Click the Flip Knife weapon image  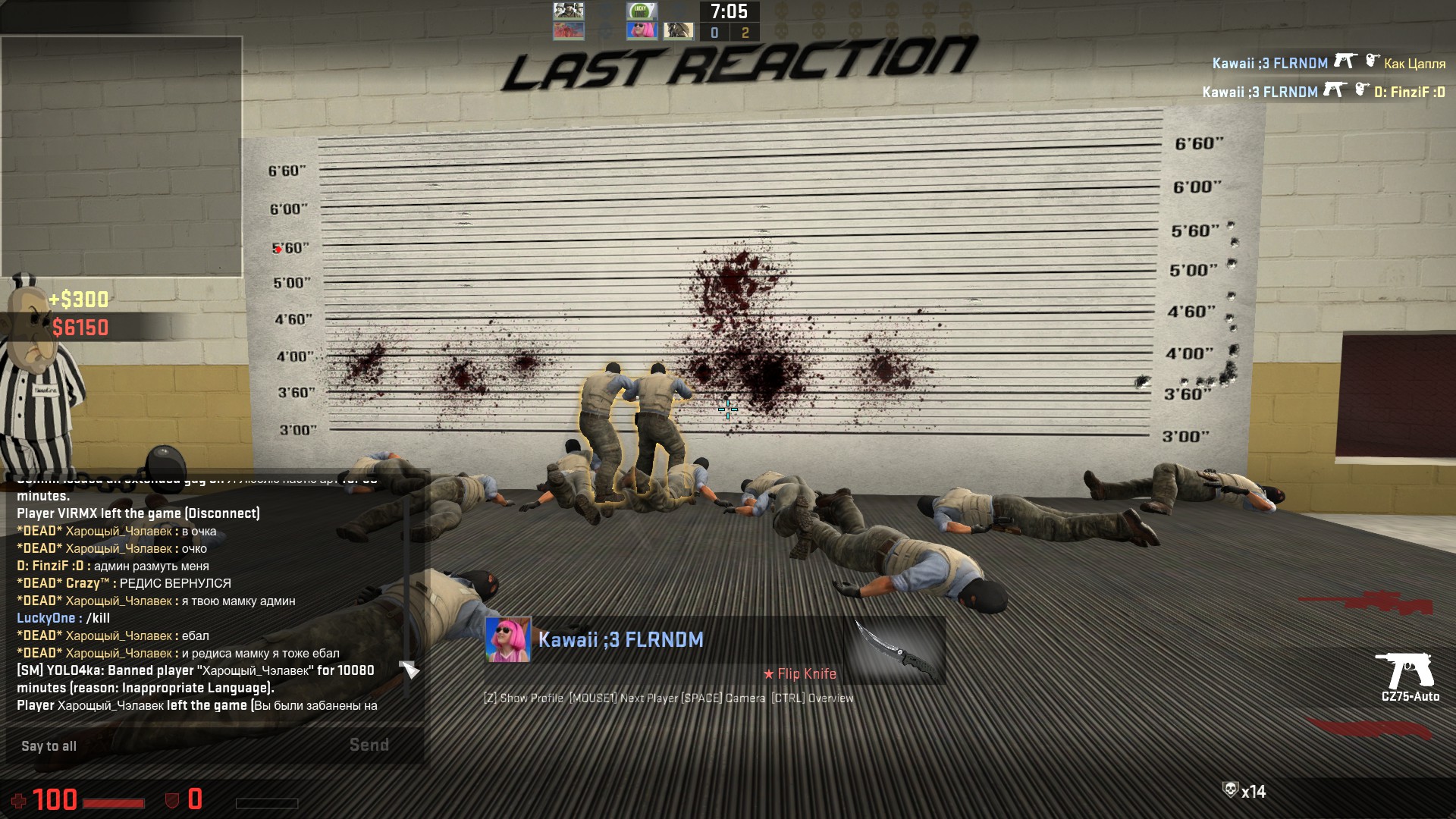[x=895, y=652]
